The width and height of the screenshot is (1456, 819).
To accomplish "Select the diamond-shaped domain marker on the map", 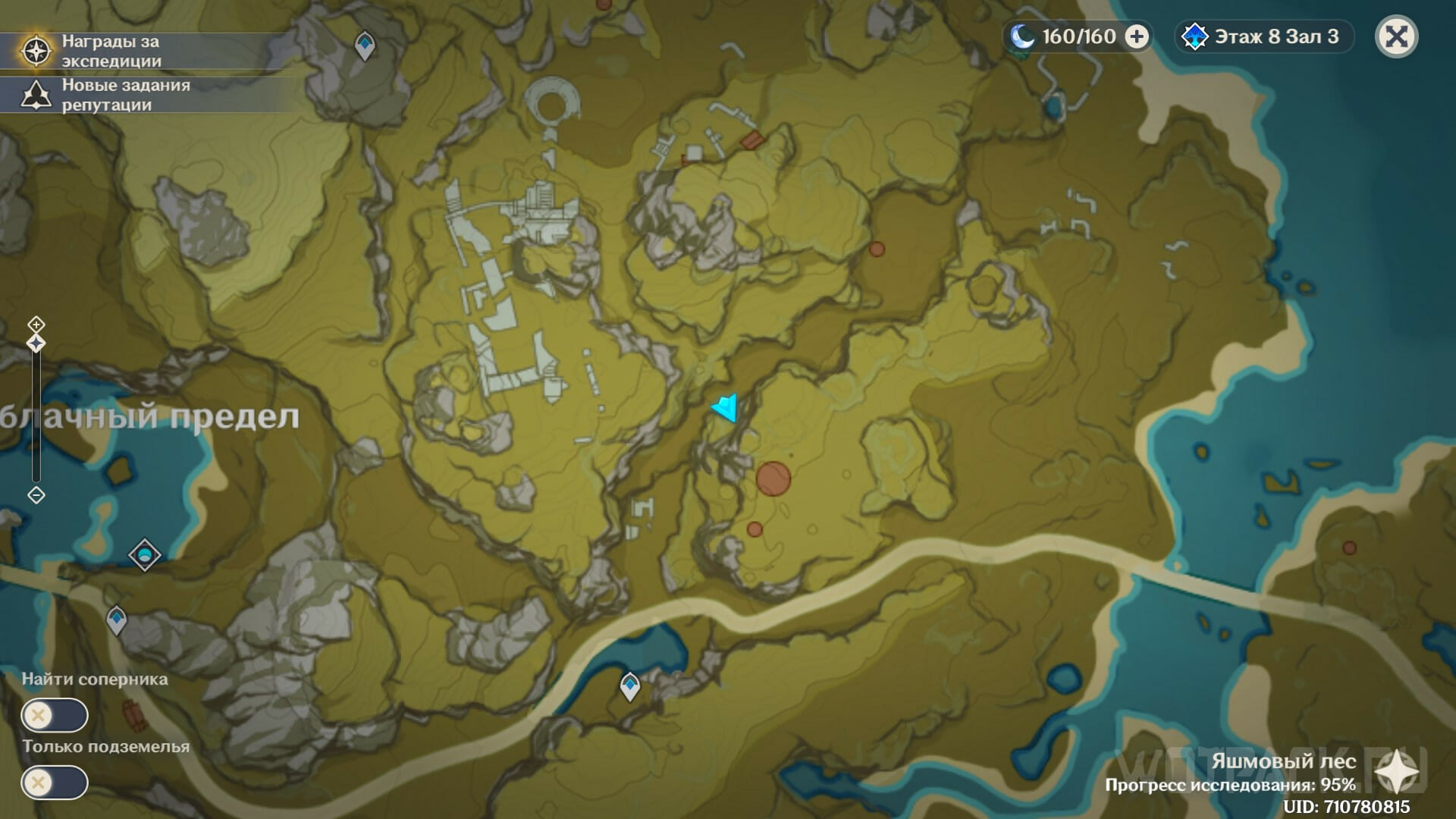I will [145, 555].
